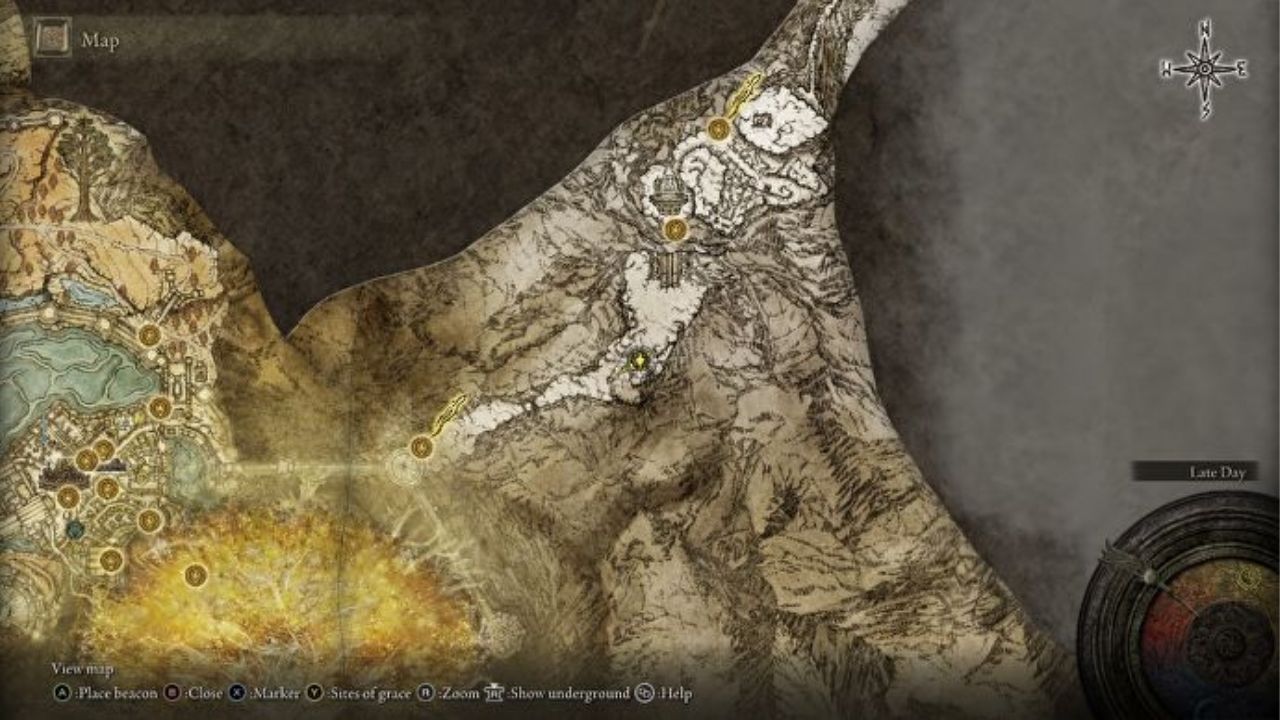
Task: Click the site of grace at the city's northern gate
Action: click(x=161, y=407)
